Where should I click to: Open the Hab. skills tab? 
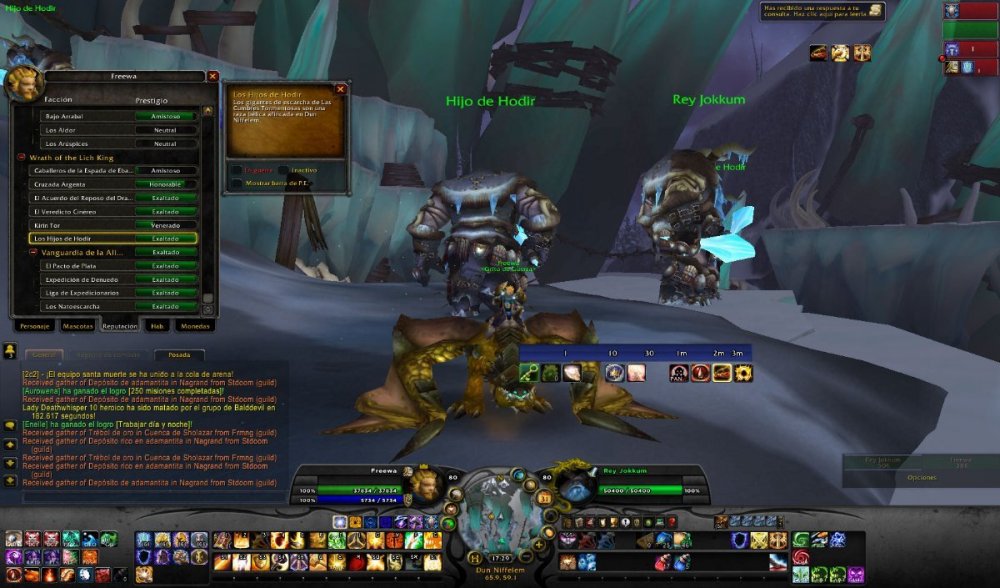coord(157,326)
